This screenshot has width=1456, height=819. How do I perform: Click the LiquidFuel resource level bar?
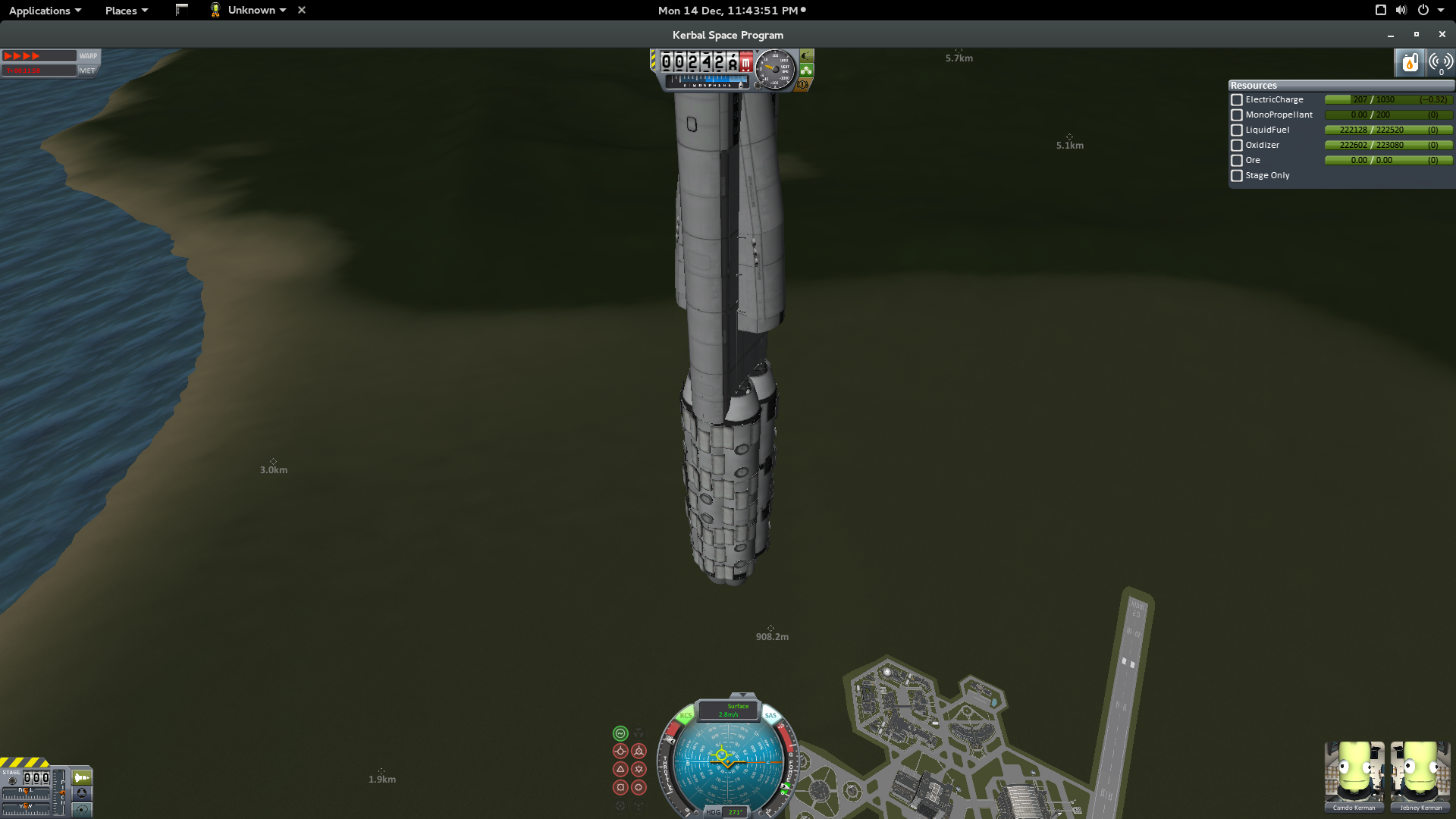click(x=1389, y=130)
